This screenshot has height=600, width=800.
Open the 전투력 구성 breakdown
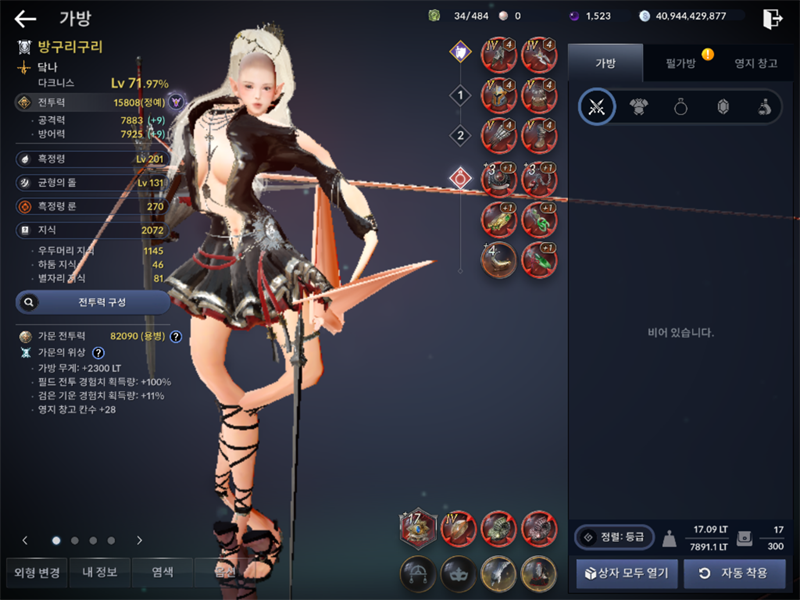point(93,301)
